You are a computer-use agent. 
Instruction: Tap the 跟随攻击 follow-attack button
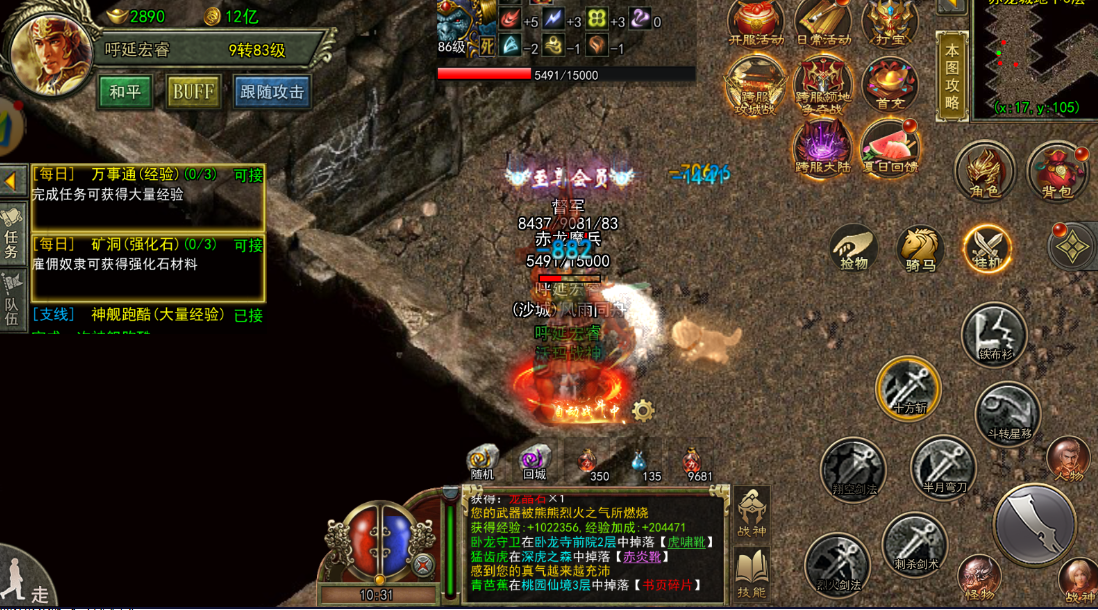click(x=272, y=92)
